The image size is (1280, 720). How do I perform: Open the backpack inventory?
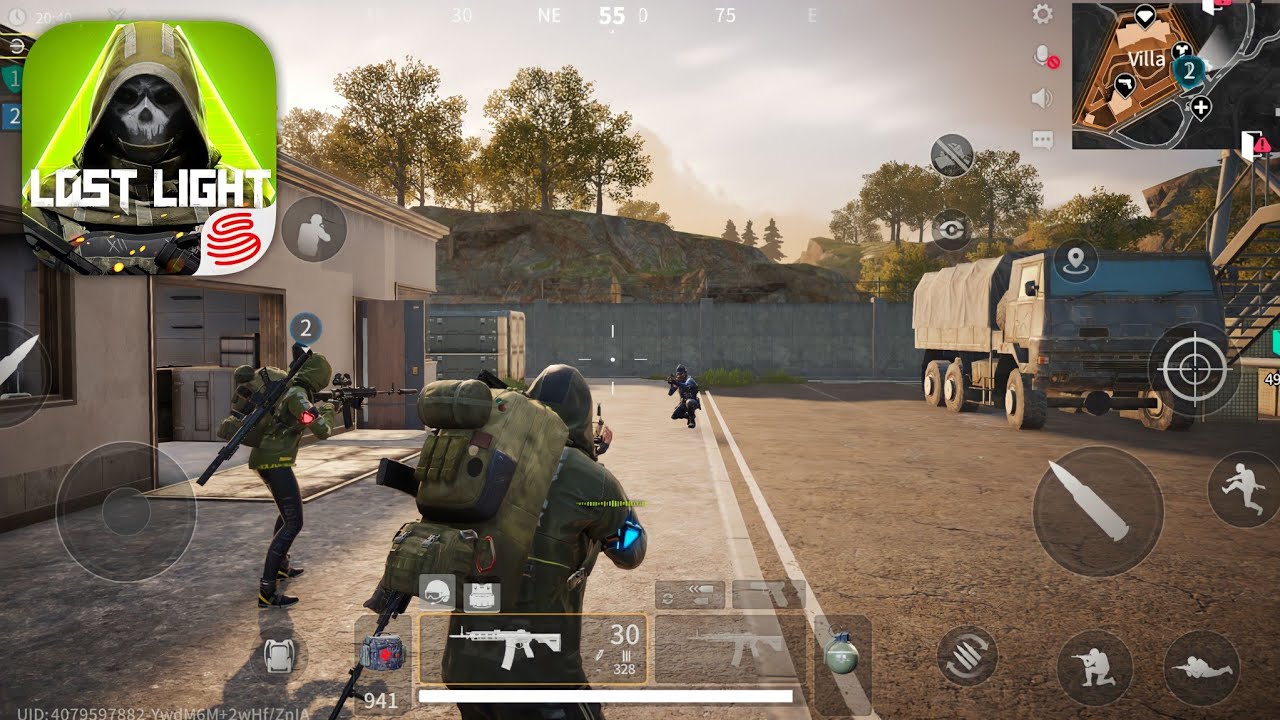278,656
